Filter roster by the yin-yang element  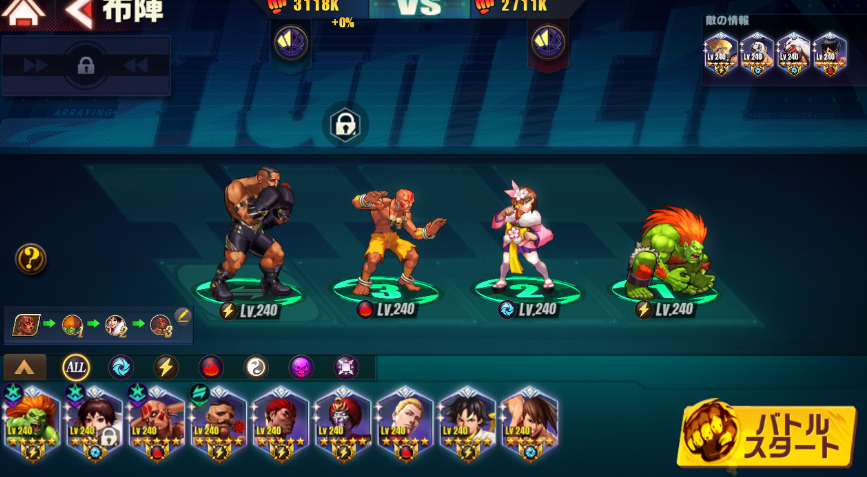tap(256, 367)
